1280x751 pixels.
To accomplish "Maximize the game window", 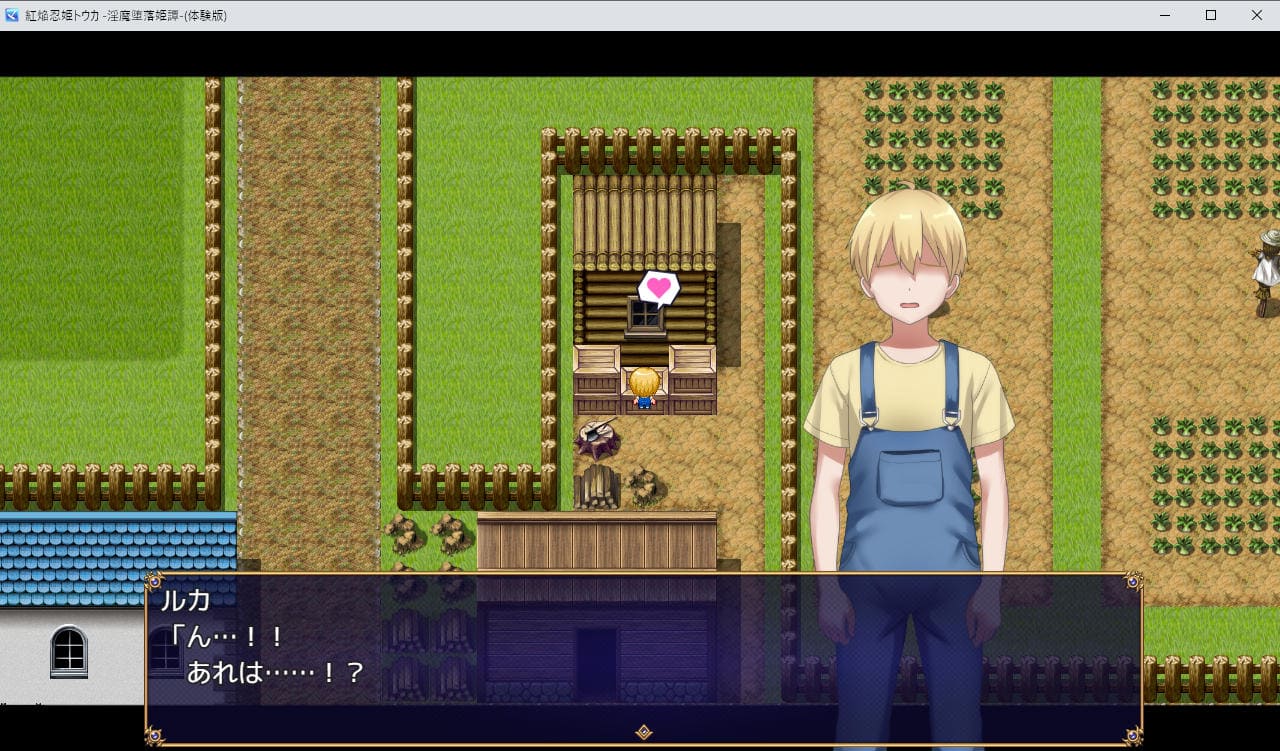I will 1210,15.
